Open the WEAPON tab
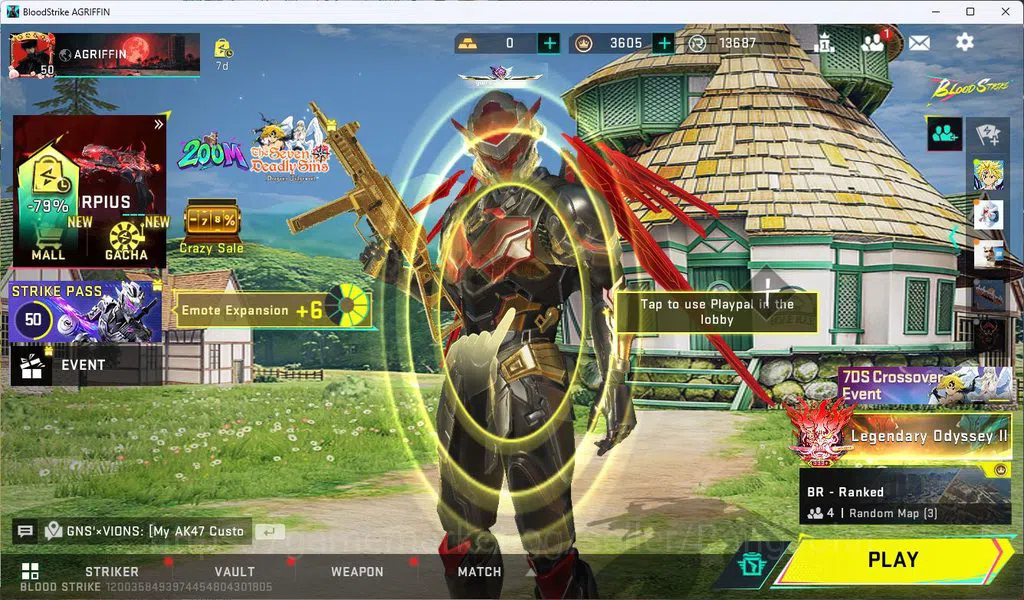The width and height of the screenshot is (1024, 600). coord(357,571)
